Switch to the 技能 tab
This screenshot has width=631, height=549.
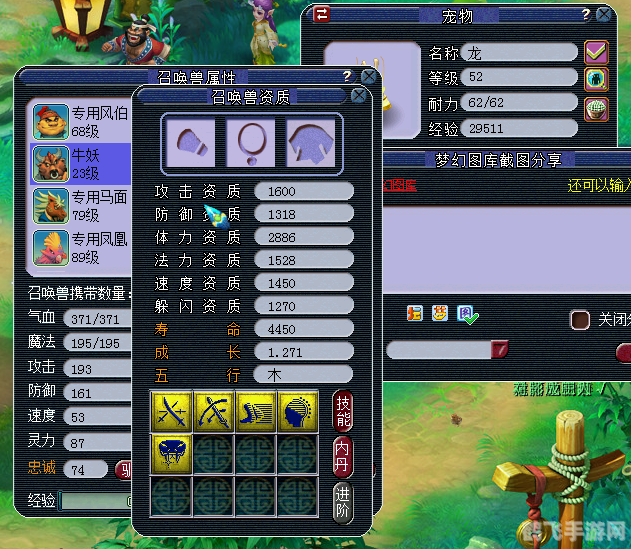(x=342, y=411)
